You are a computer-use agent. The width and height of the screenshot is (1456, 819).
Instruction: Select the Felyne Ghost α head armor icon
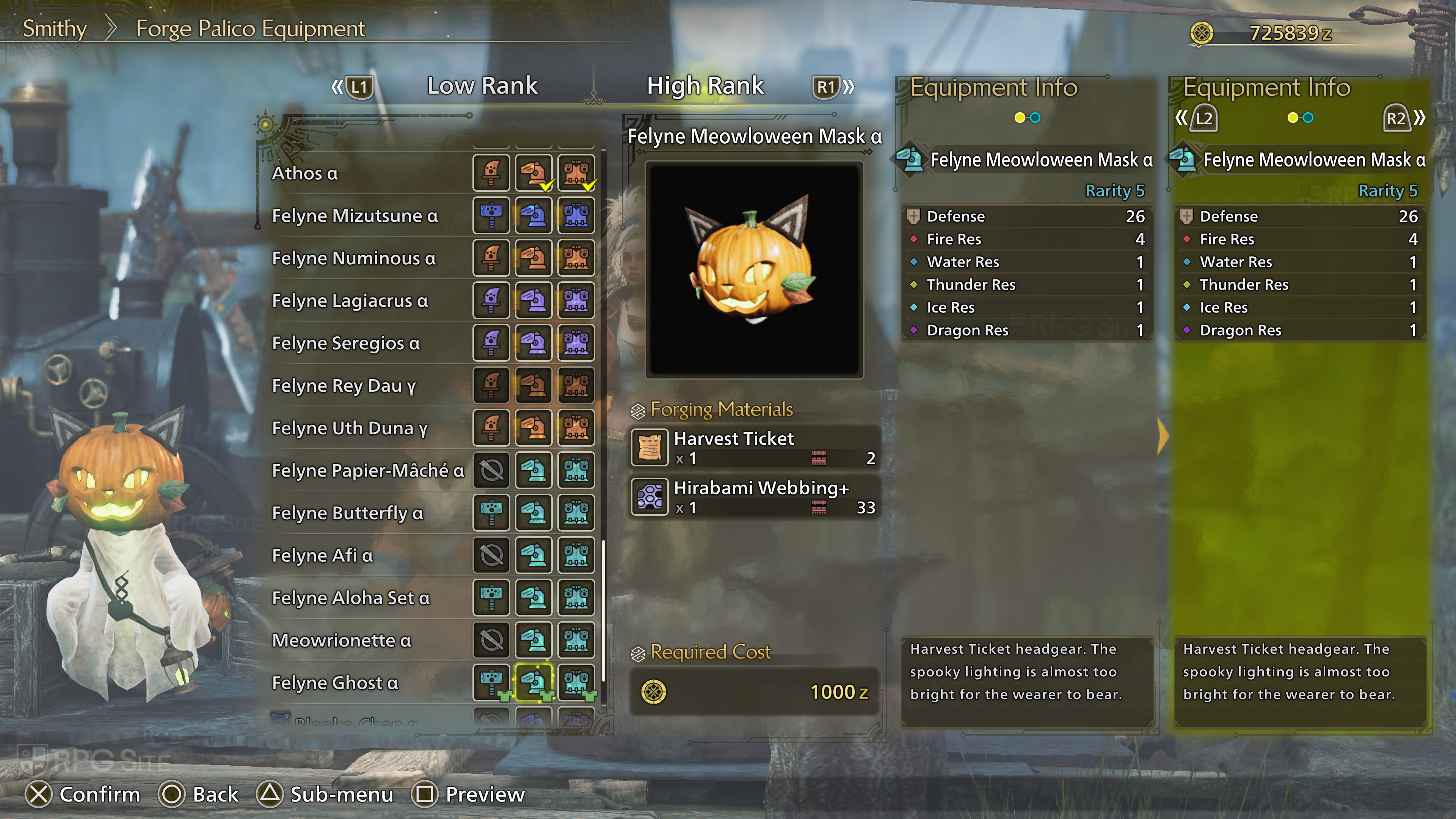click(x=533, y=682)
